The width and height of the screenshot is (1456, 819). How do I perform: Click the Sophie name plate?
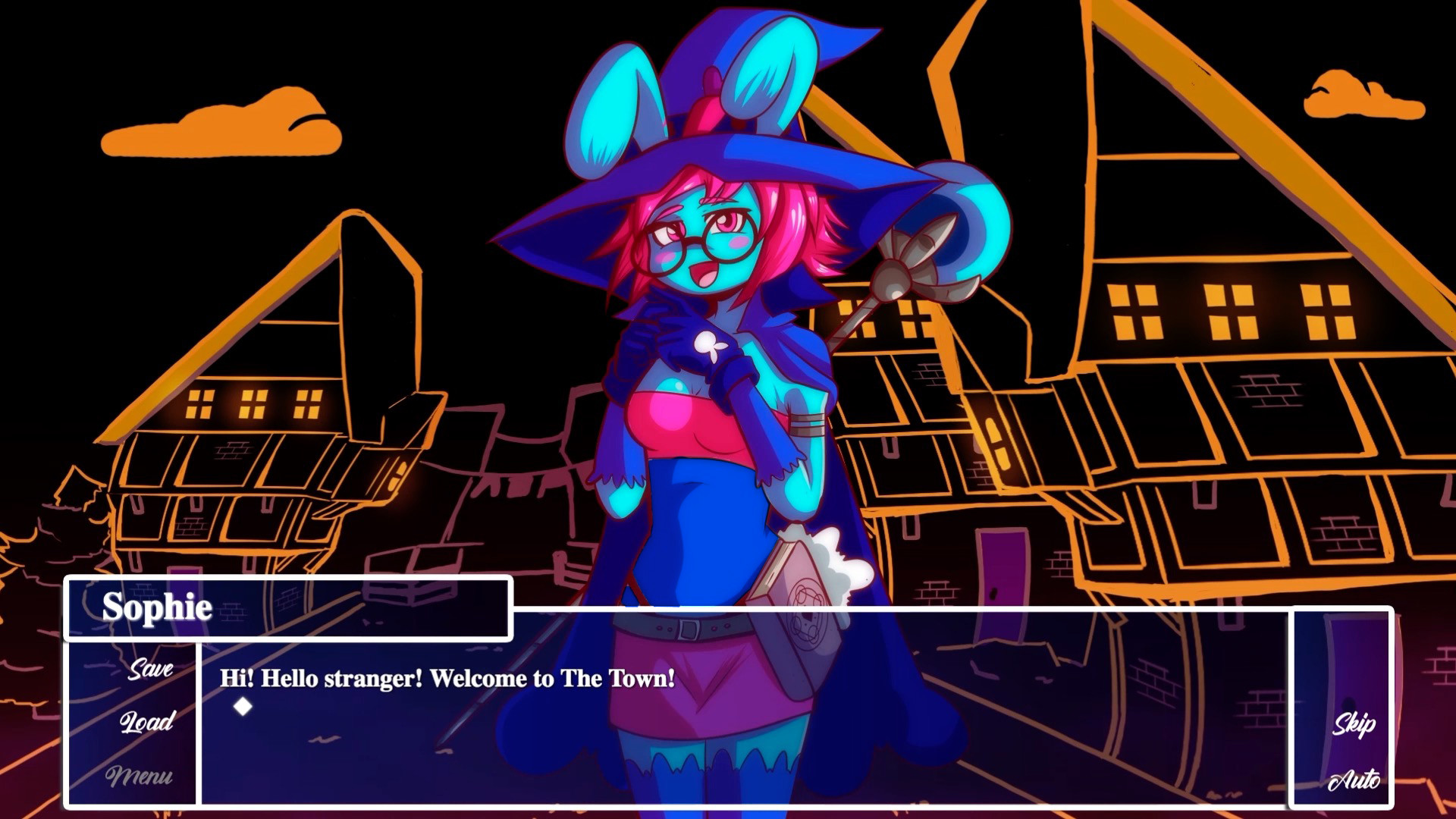(x=159, y=607)
